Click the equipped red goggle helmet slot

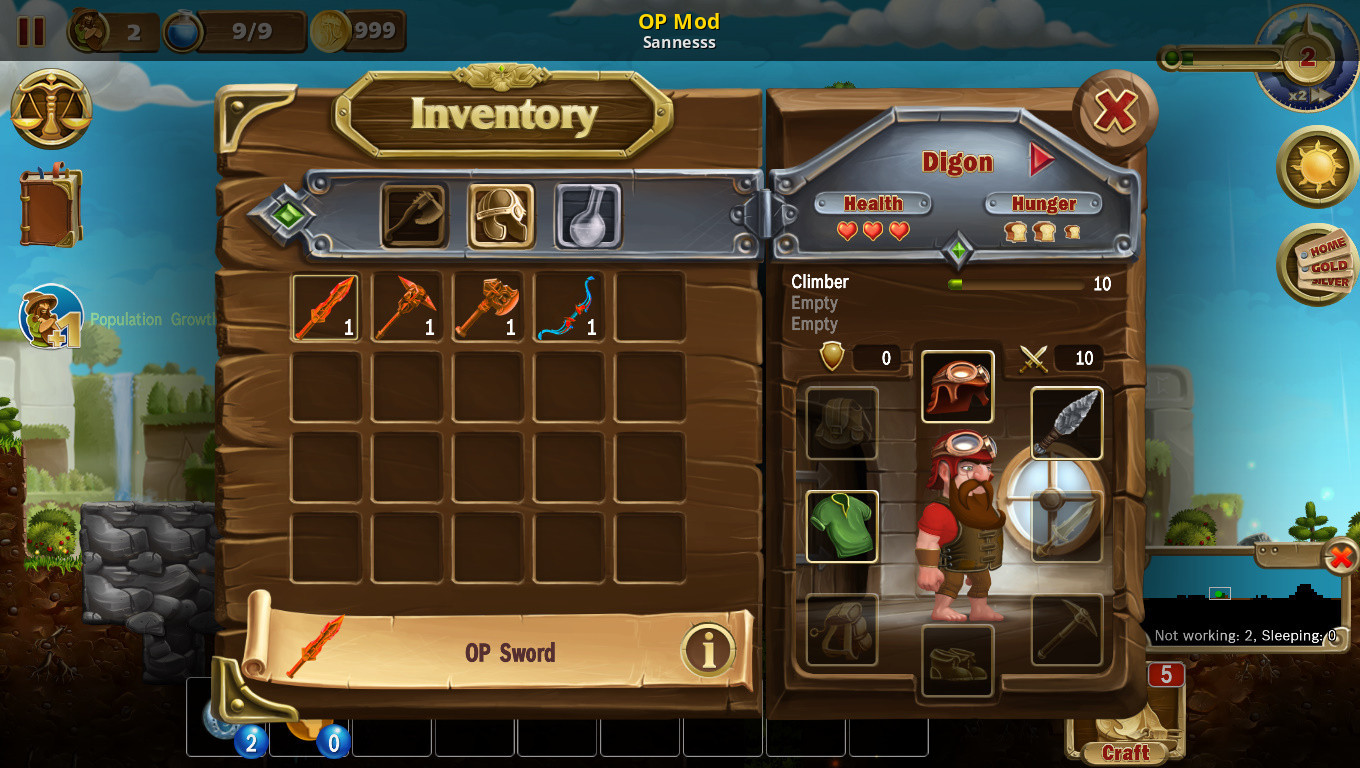[x=957, y=386]
